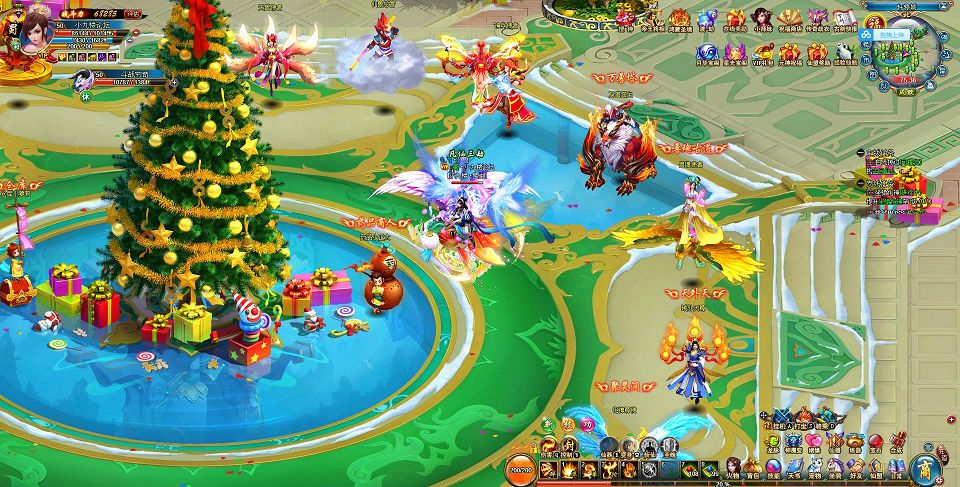Open the 人物 character sheet

point(733,468)
